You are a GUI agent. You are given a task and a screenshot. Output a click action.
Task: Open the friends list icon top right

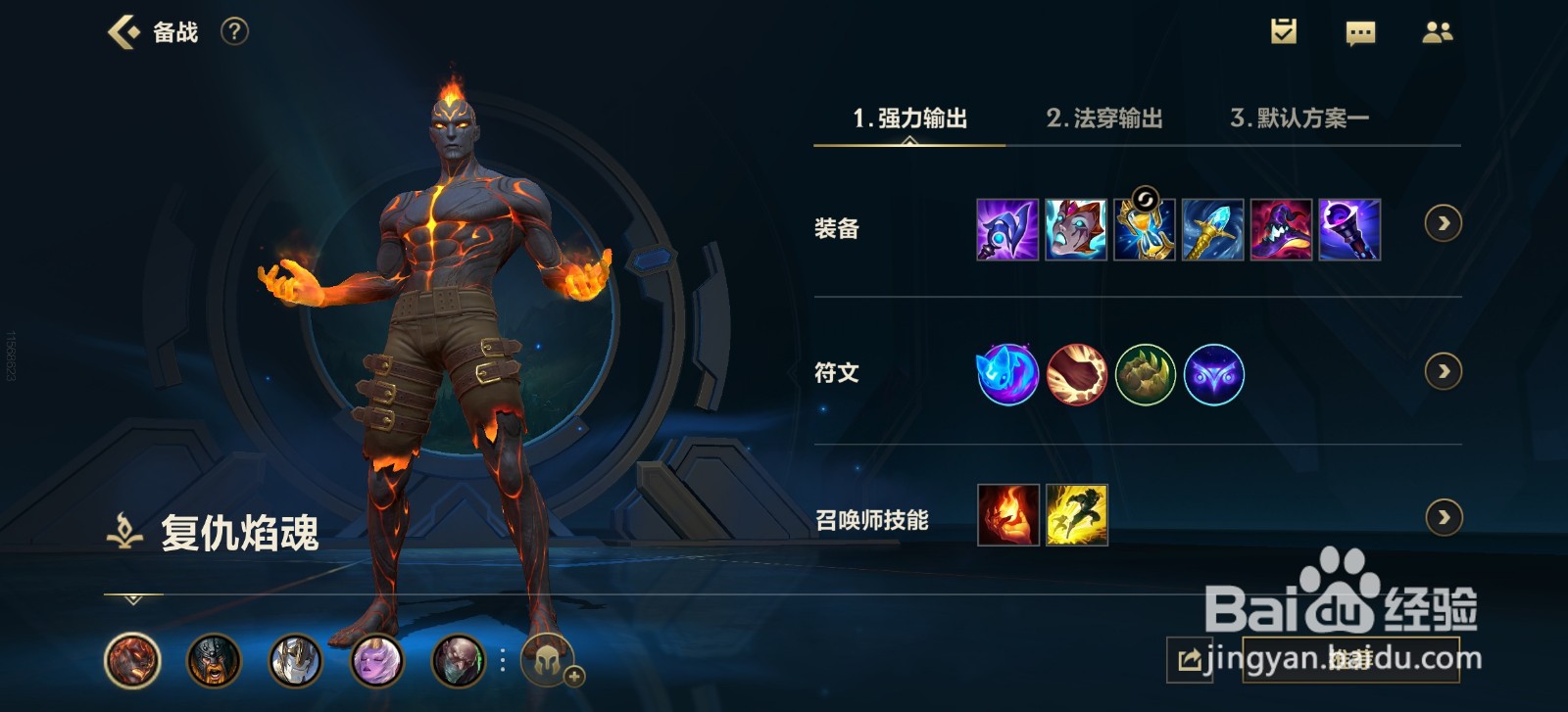click(1439, 31)
